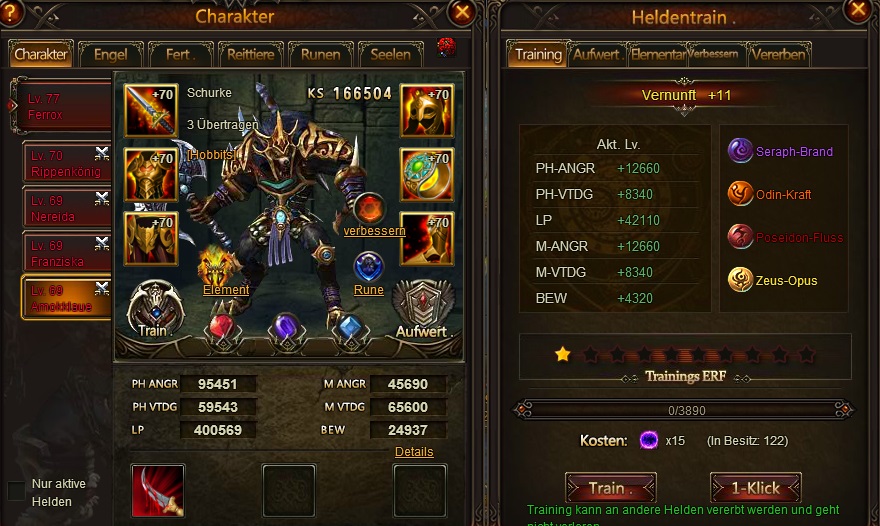Open the Rune link below the blue emblem

[x=369, y=290]
